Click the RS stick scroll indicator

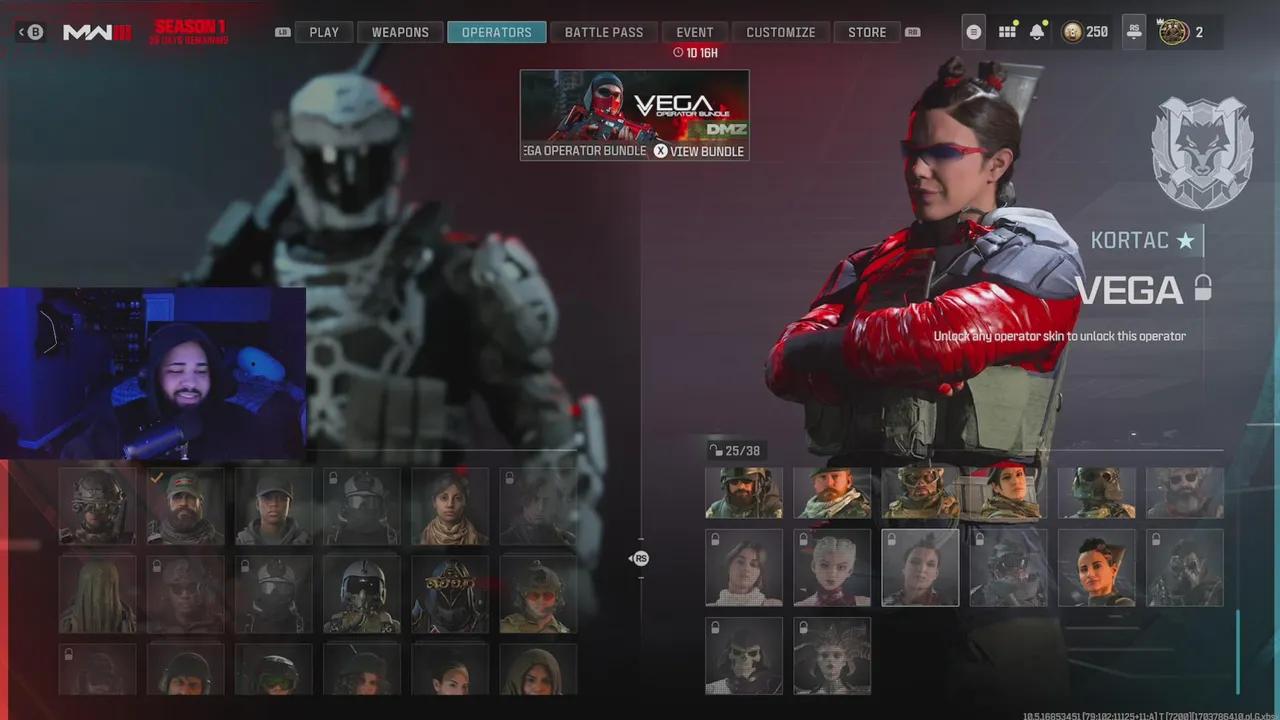(x=640, y=558)
